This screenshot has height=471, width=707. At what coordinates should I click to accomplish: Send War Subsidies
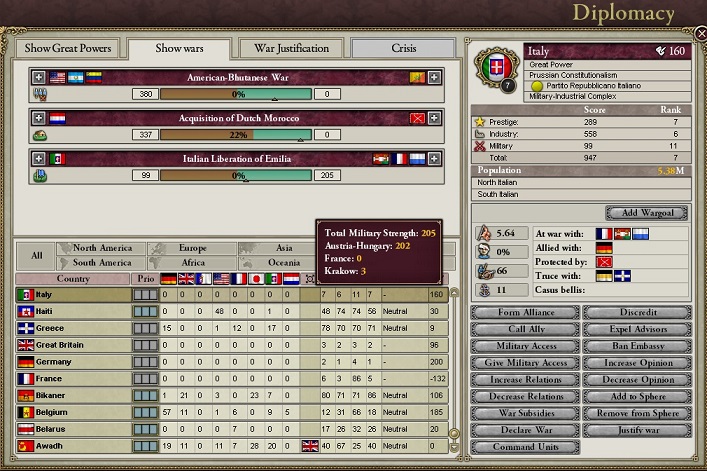pyautogui.click(x=525, y=414)
